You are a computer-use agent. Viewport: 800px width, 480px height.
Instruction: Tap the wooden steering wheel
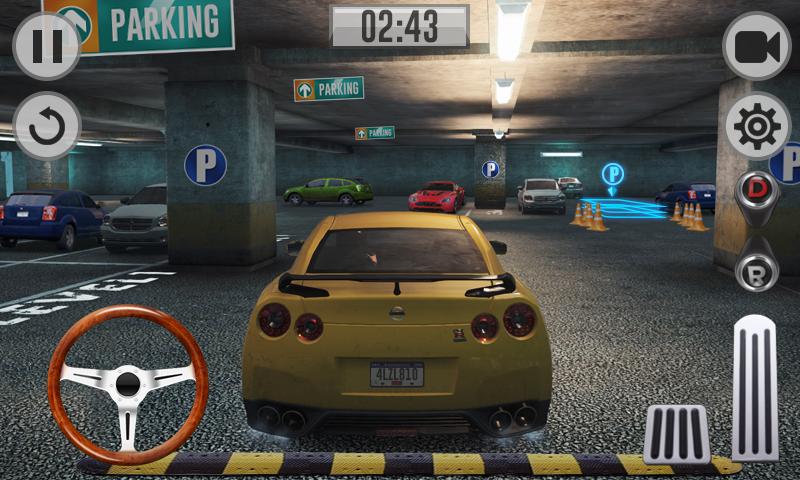pos(128,384)
